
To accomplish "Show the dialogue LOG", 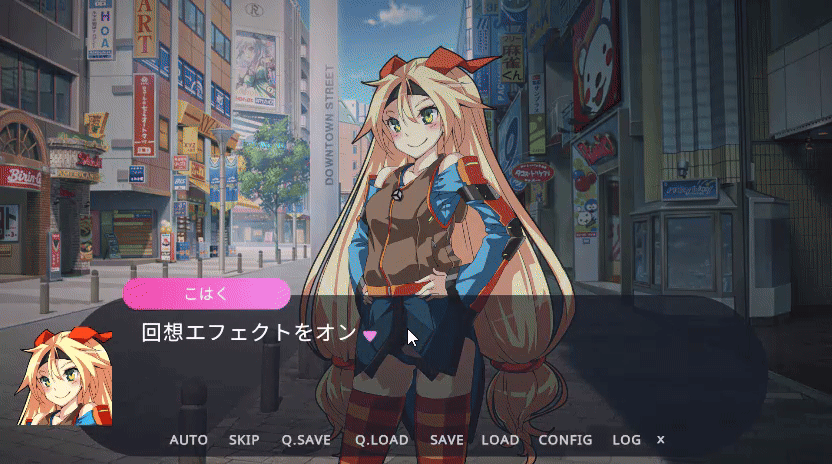I will pos(626,440).
